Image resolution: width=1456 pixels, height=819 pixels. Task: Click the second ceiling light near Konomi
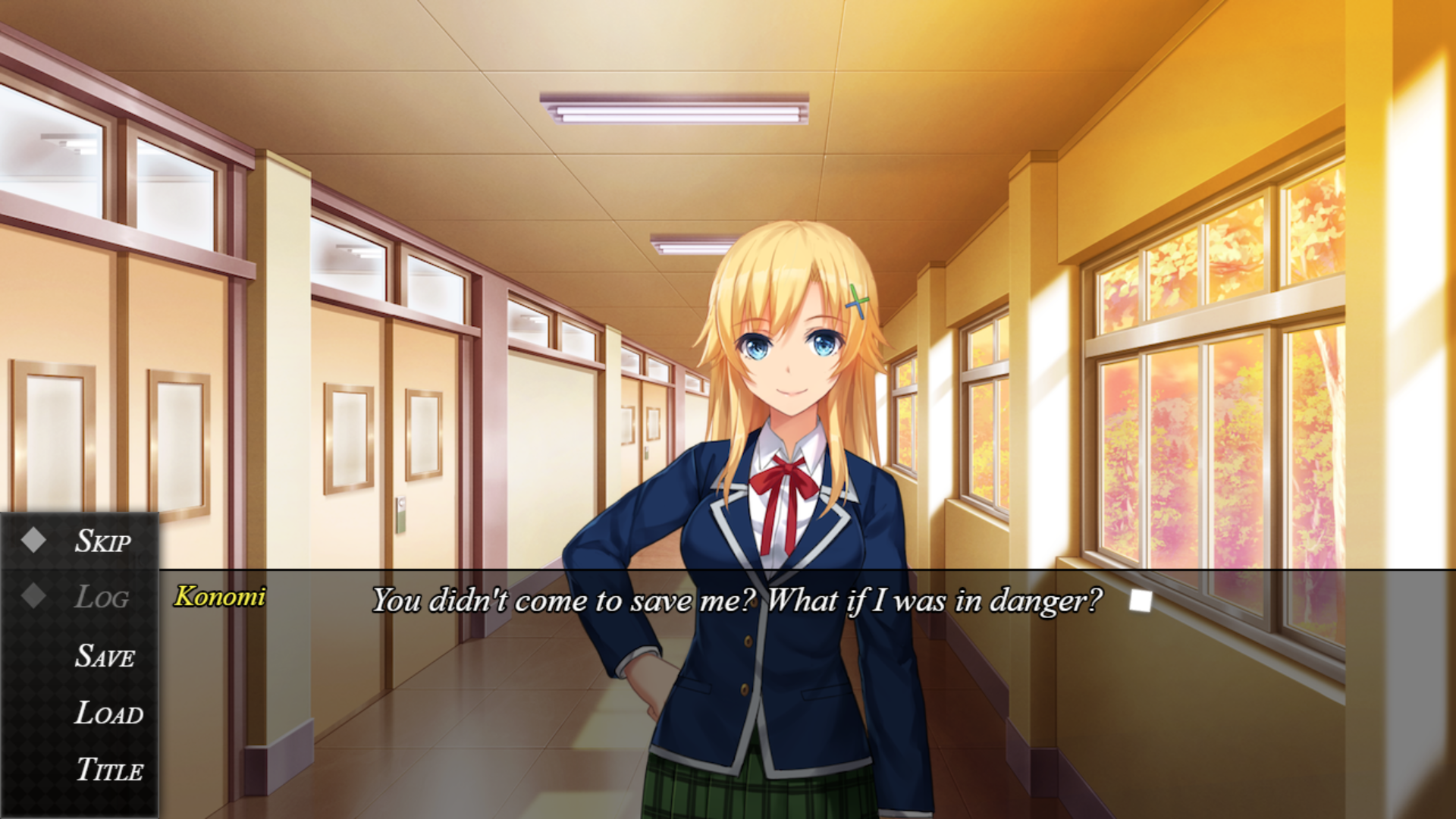point(688,243)
